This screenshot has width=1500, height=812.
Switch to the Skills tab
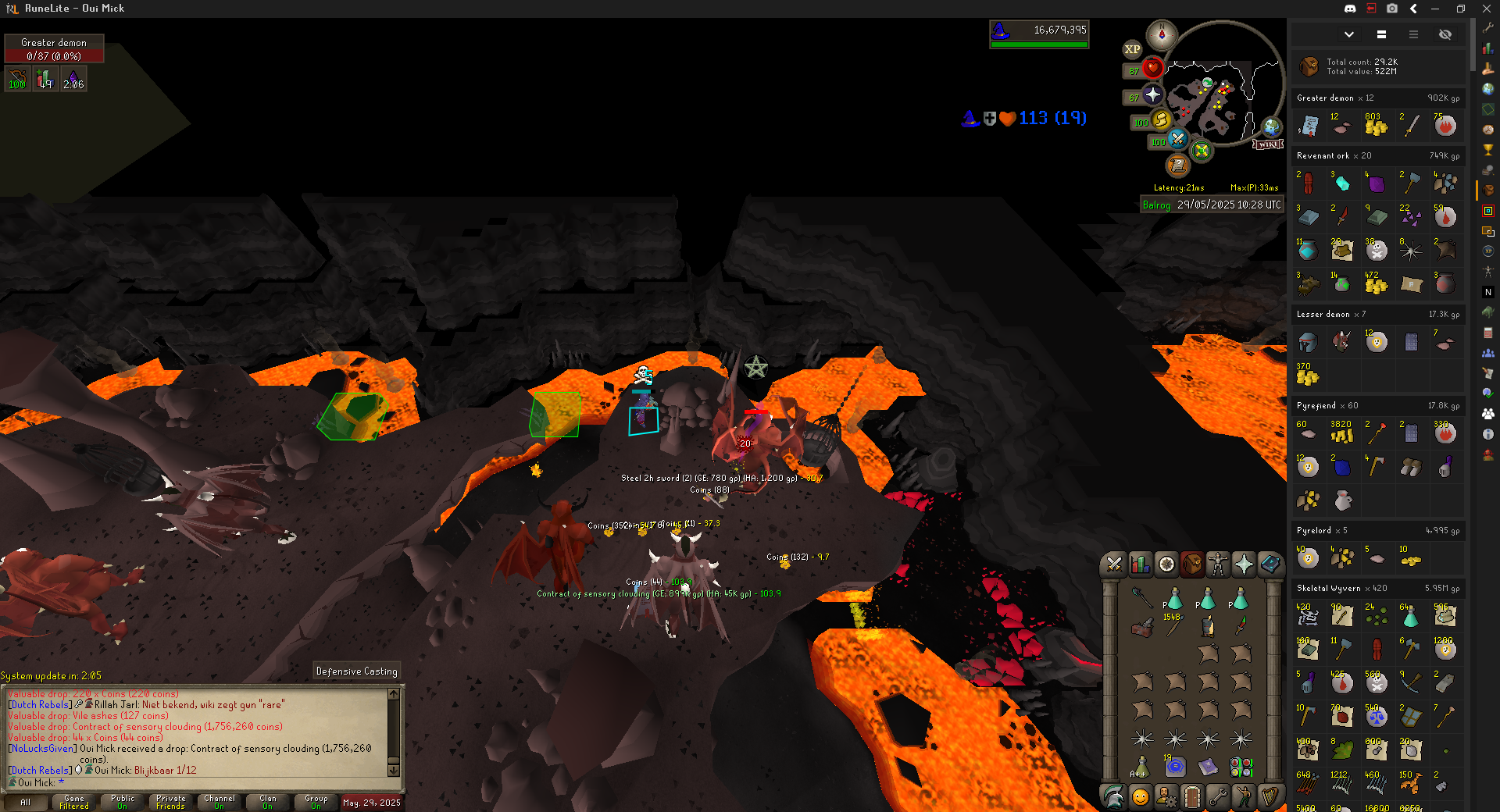coord(1141,564)
